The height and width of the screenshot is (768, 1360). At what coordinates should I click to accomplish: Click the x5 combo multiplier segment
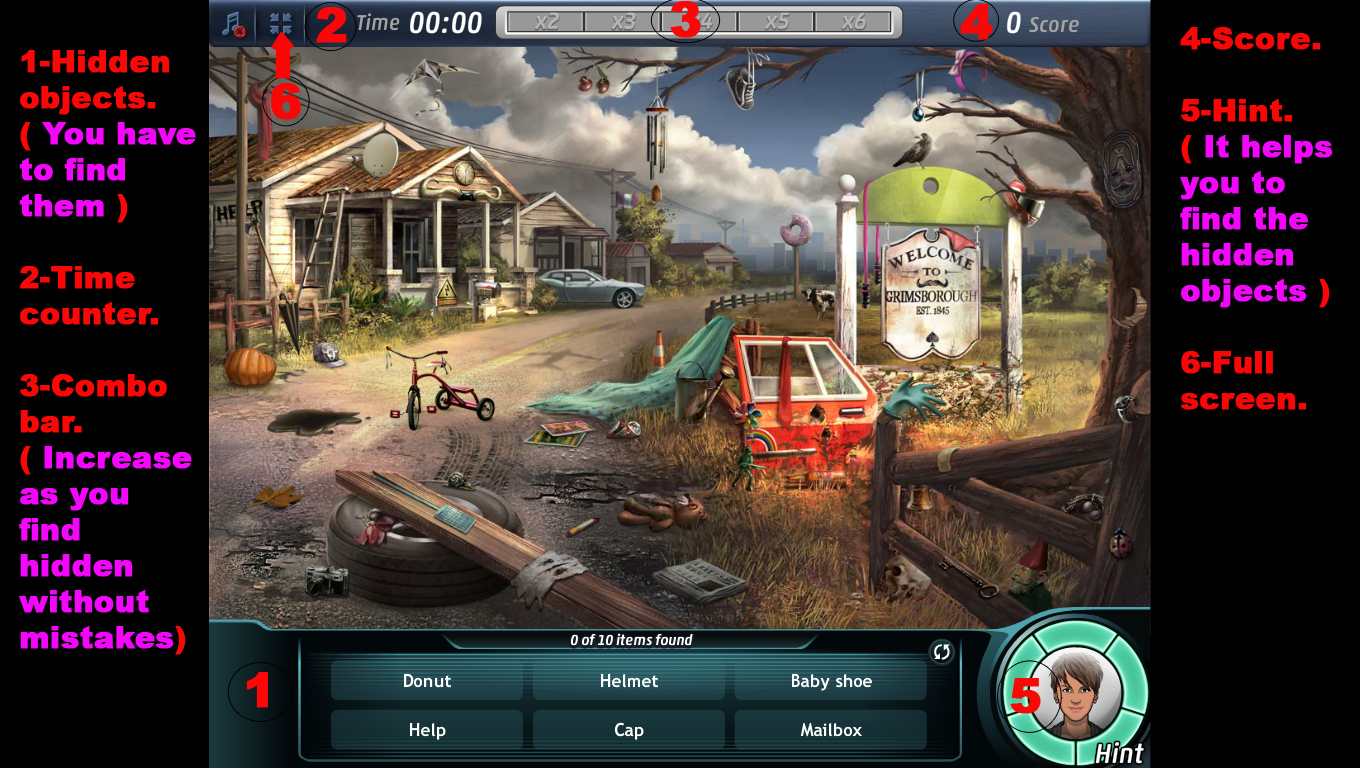[775, 22]
